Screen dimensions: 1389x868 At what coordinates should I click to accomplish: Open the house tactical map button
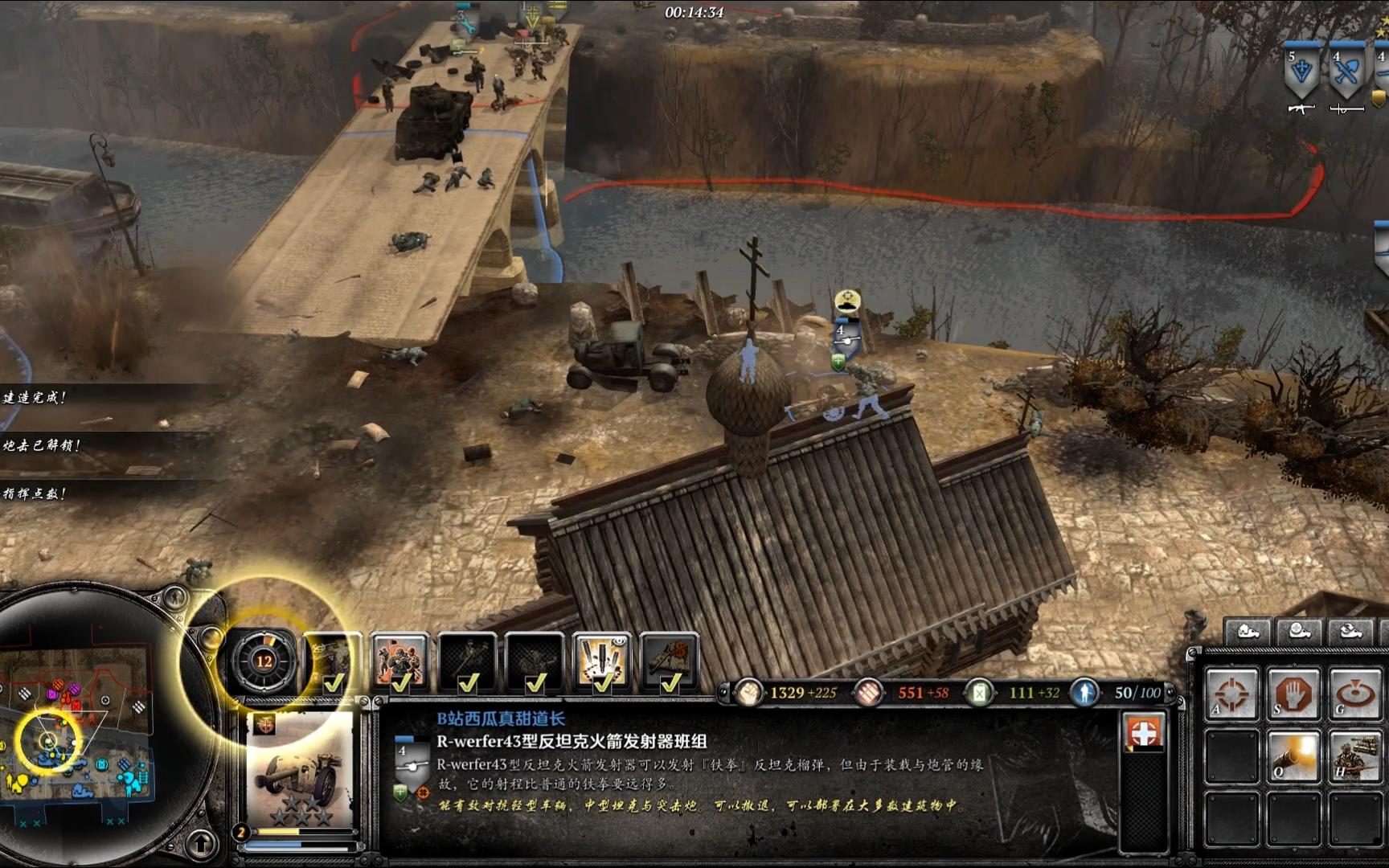tap(1248, 633)
